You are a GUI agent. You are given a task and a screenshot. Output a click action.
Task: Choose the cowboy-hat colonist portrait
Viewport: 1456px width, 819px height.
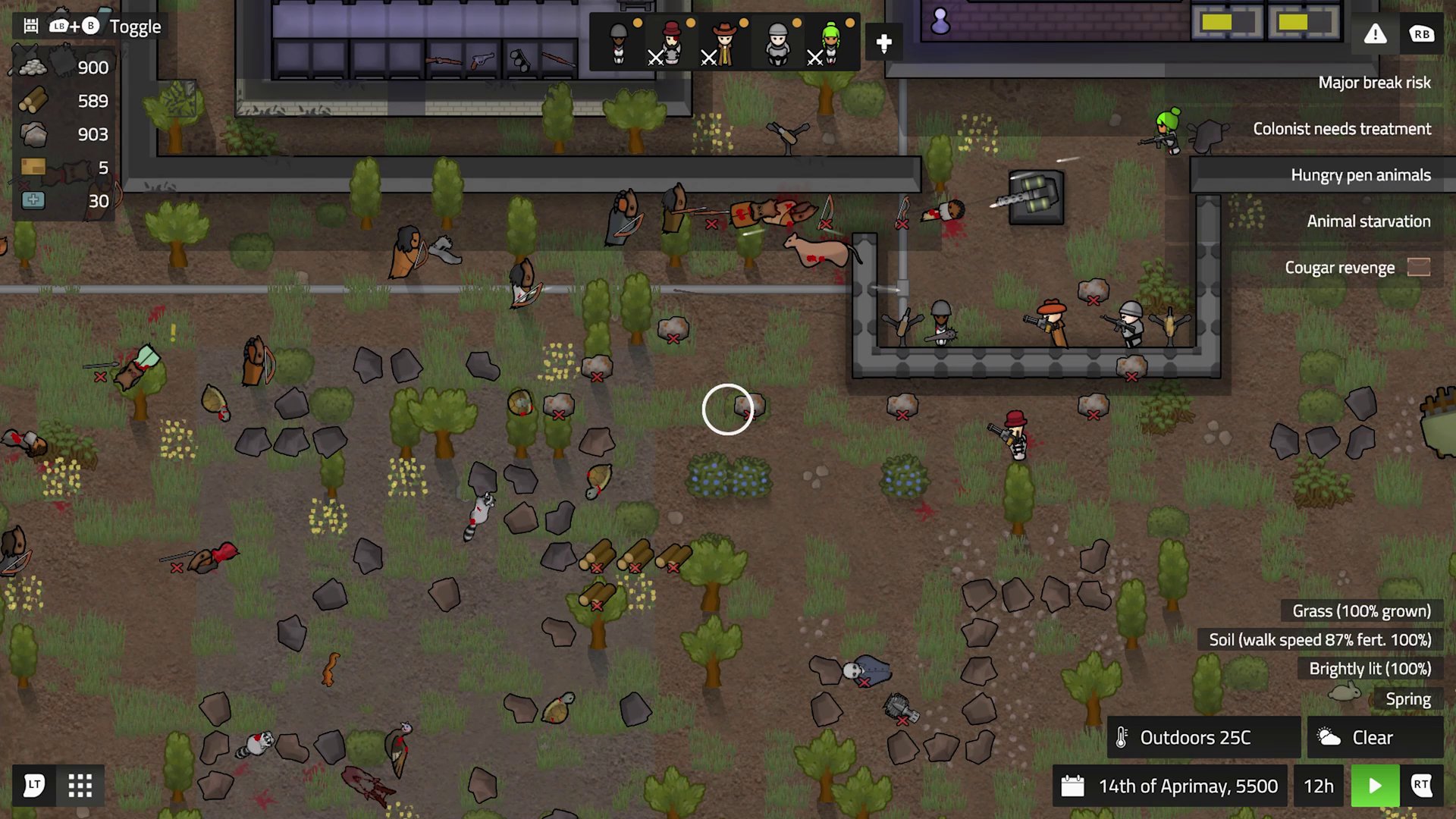coord(725,42)
